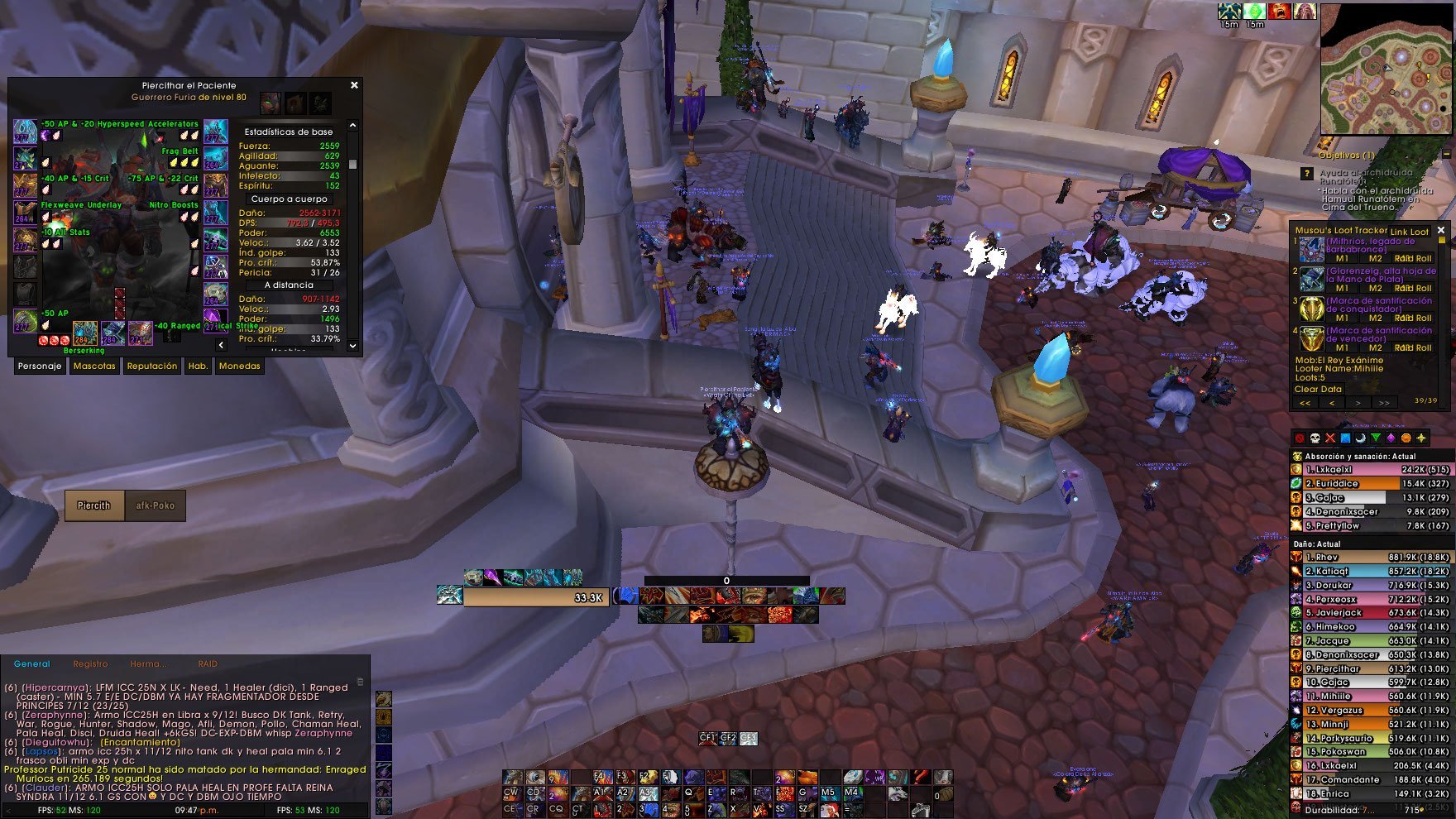The width and height of the screenshot is (1456, 819).
Task: Open the Reputación tab
Action: pyautogui.click(x=151, y=366)
